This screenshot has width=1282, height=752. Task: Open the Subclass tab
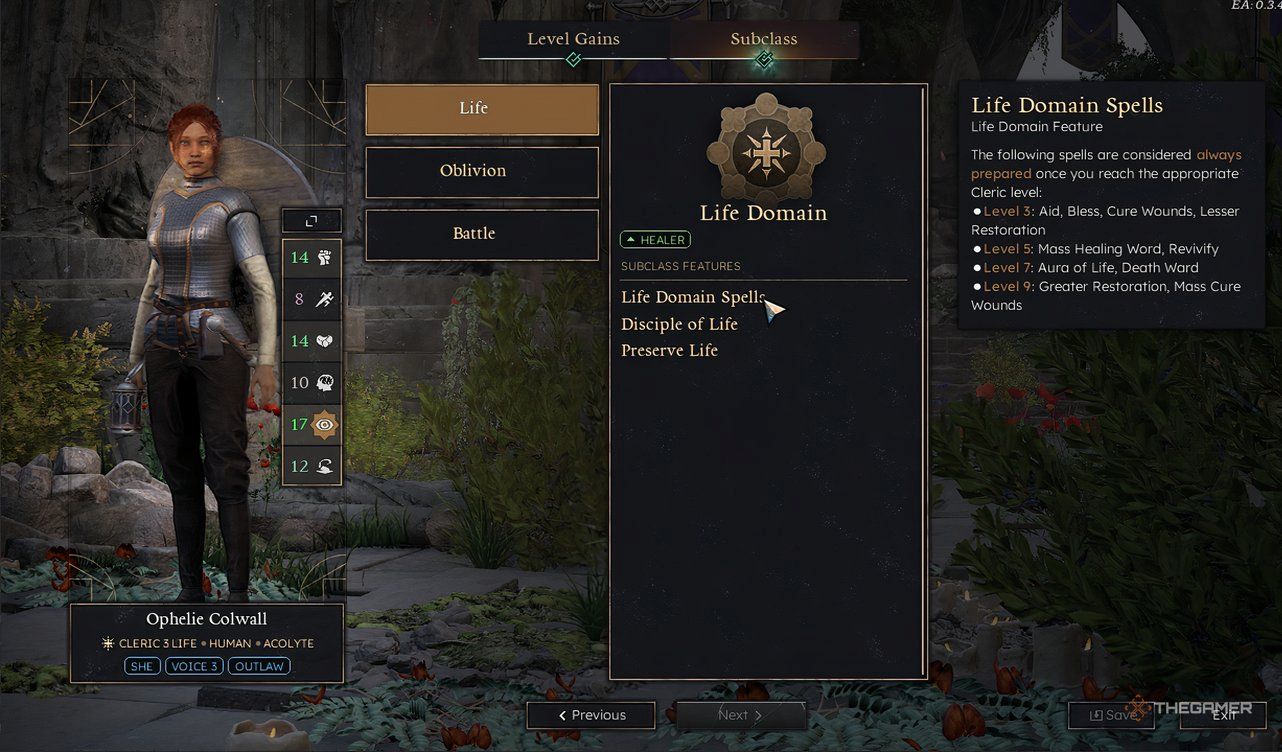(x=764, y=40)
